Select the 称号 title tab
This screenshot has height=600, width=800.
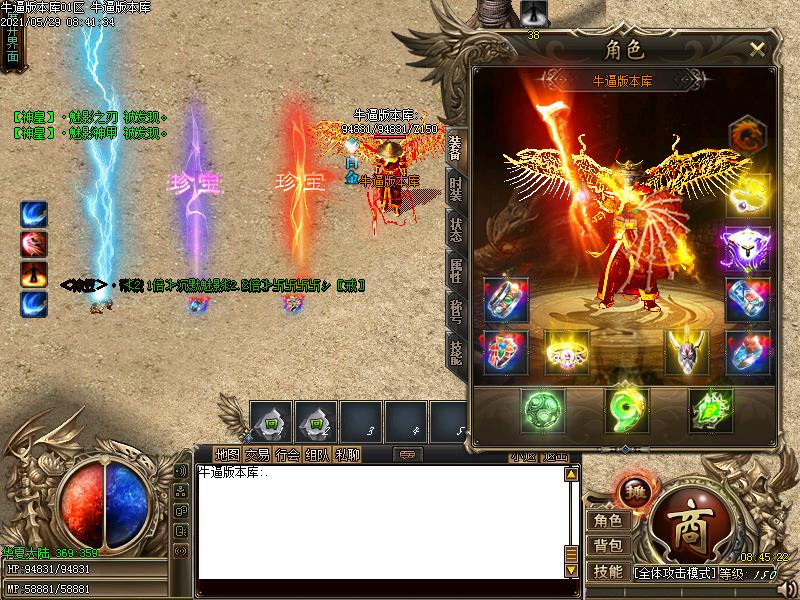pos(455,311)
